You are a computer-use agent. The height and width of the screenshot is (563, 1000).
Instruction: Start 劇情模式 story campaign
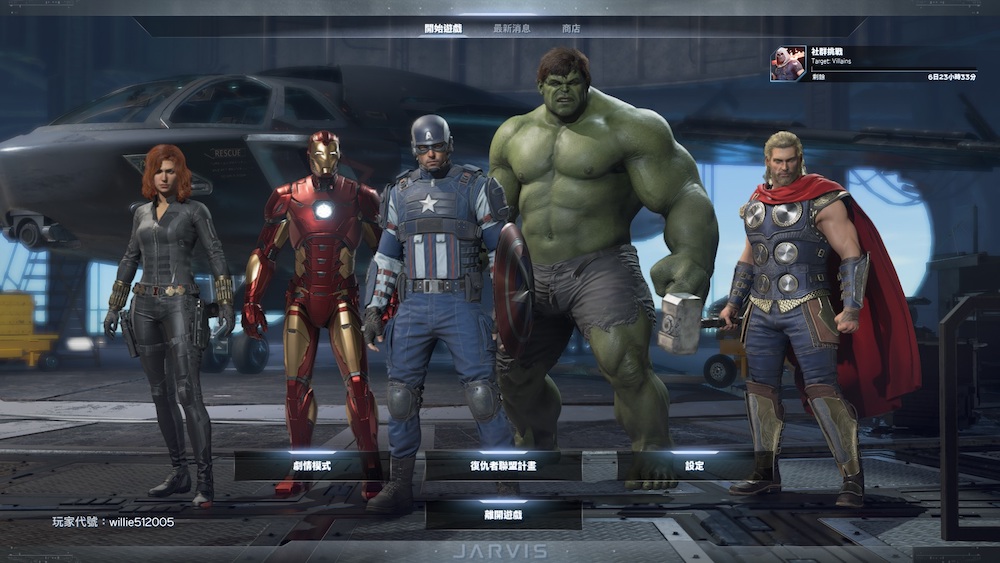pos(311,466)
